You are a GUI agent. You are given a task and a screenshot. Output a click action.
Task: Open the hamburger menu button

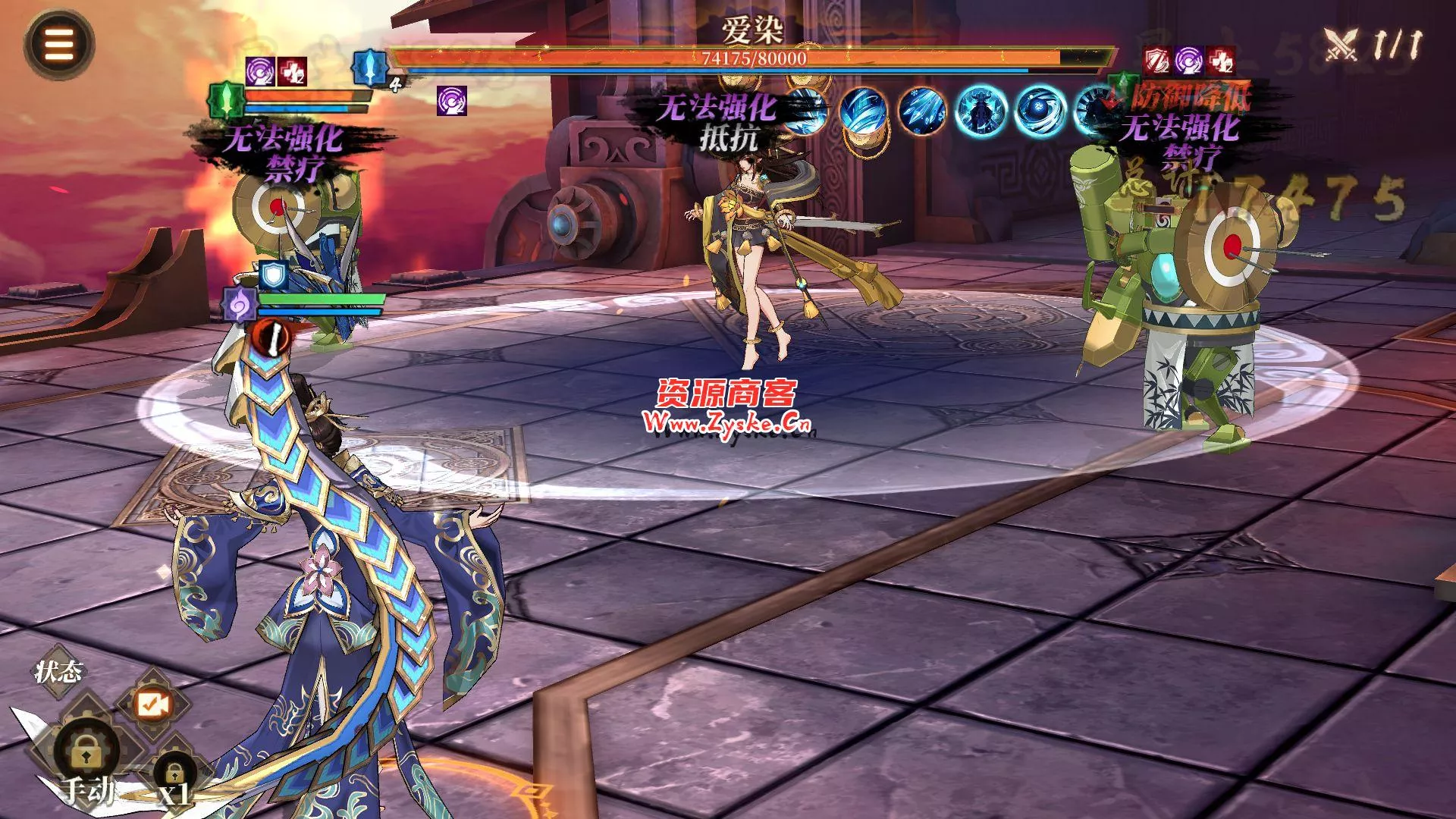[59, 45]
